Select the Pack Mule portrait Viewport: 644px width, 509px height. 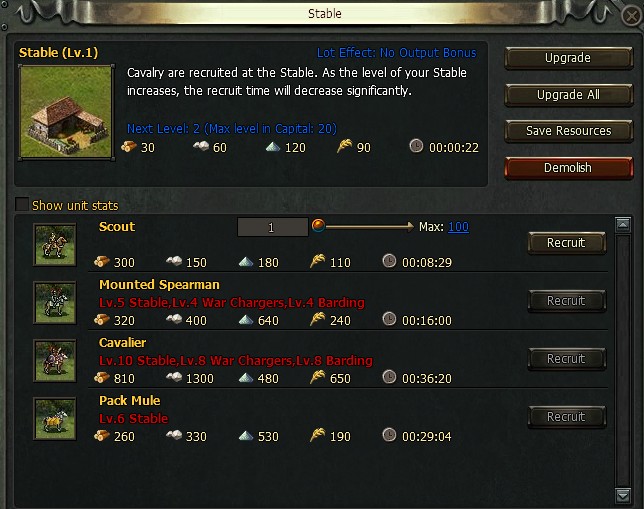point(54,418)
